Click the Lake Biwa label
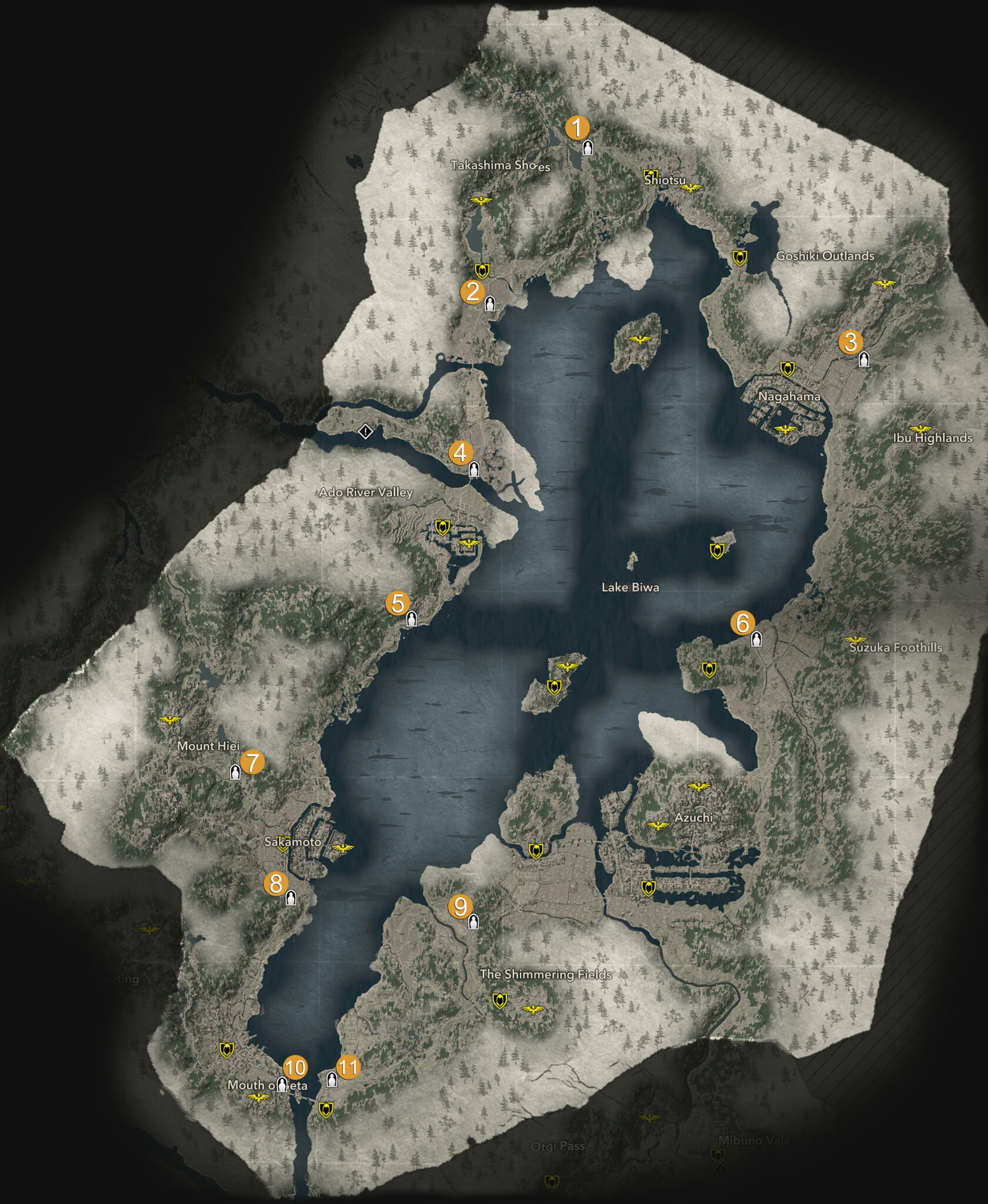The width and height of the screenshot is (988, 1204). [630, 587]
